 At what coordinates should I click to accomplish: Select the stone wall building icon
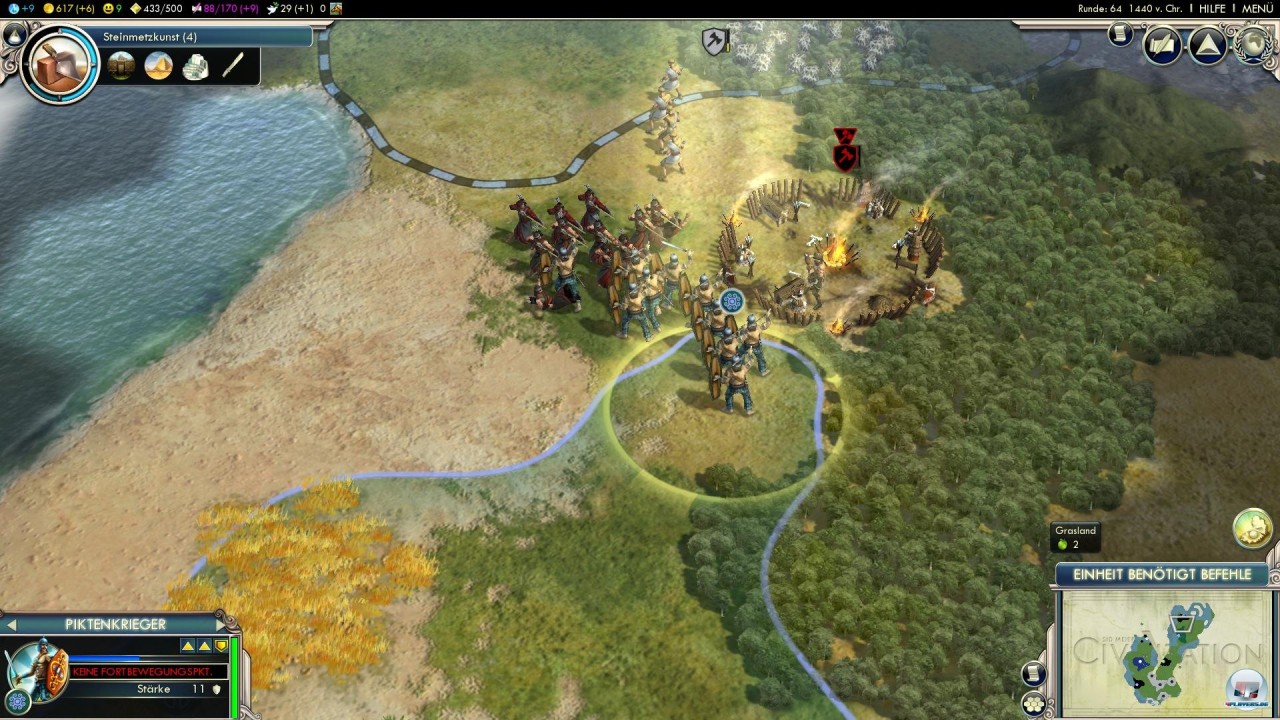pyautogui.click(x=121, y=67)
